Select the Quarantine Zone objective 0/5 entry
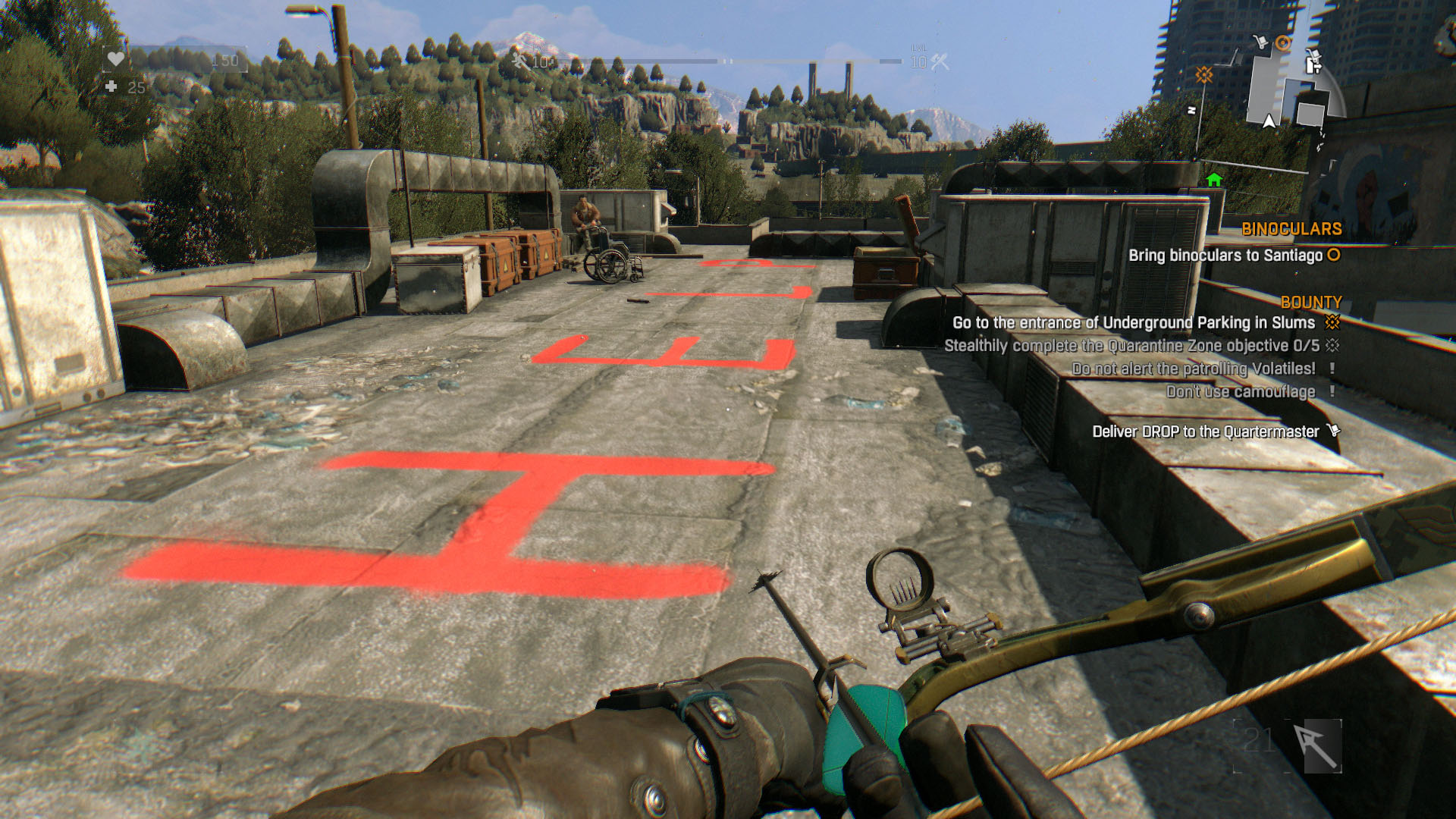Viewport: 1456px width, 819px height. pos(1131,346)
